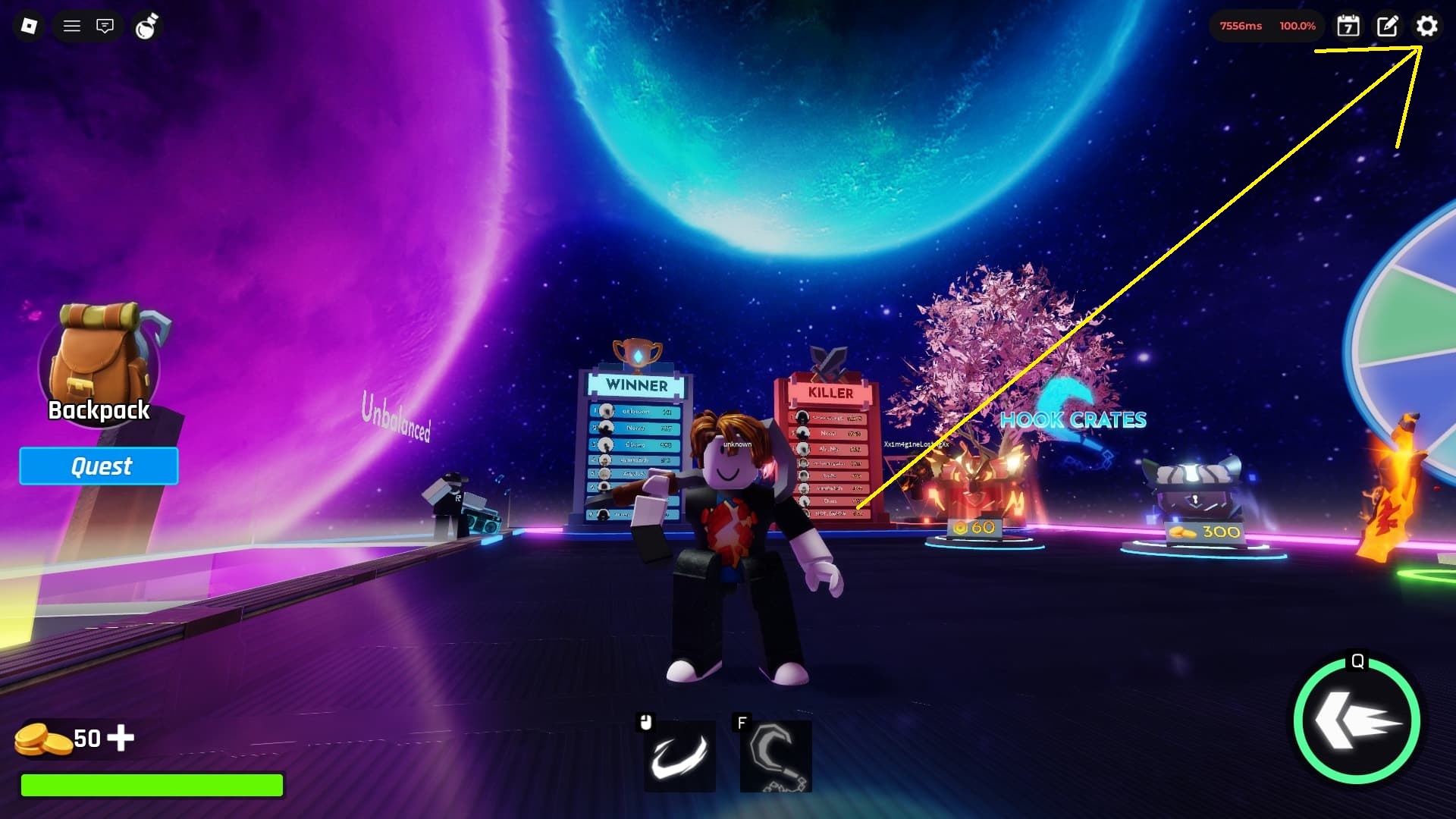Open the Roblox menu icon top-left
The image size is (1456, 819).
[28, 26]
